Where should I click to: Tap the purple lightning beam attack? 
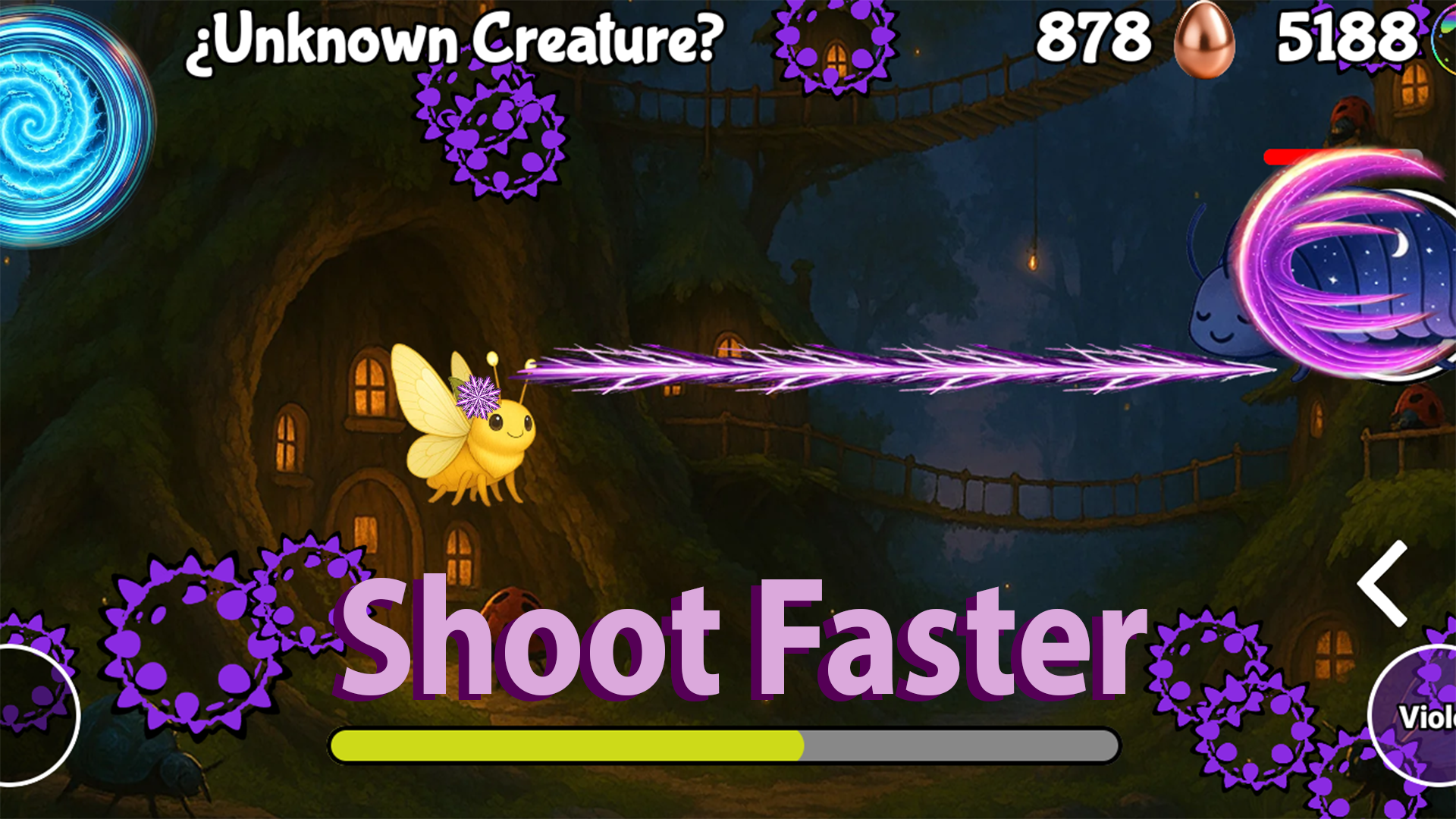(x=872, y=368)
